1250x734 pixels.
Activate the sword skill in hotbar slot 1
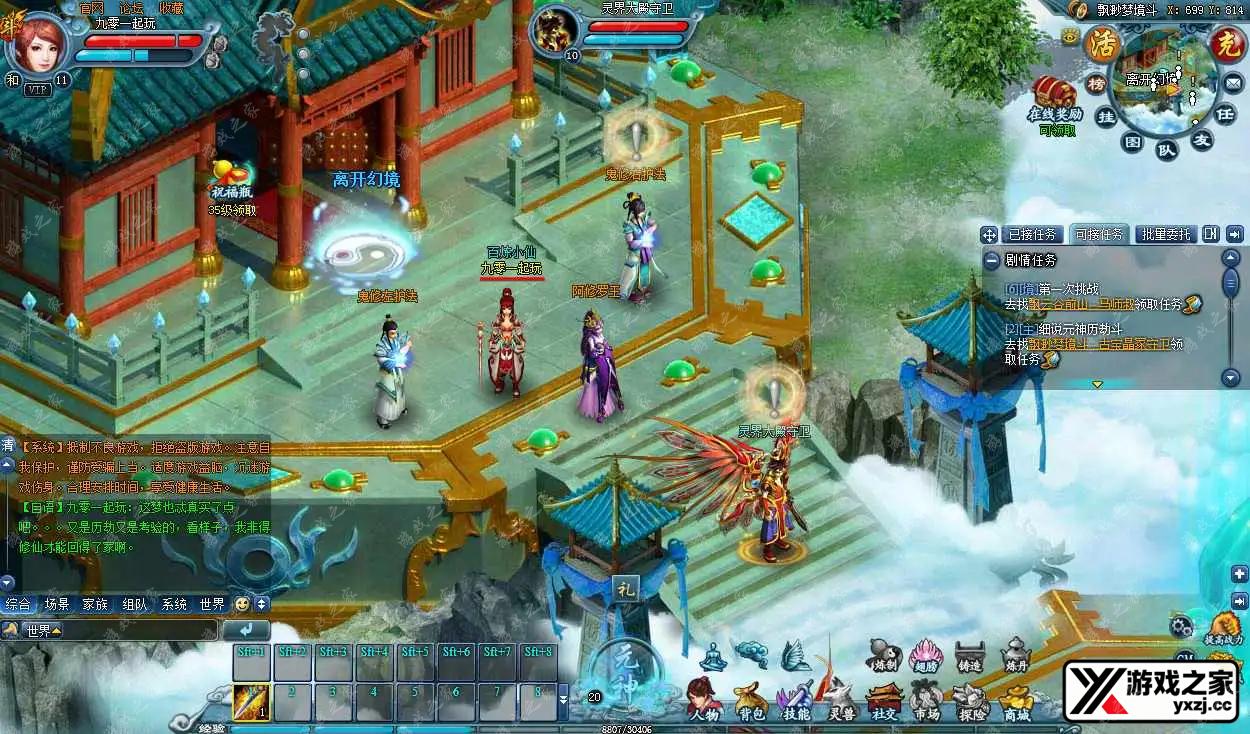[250, 701]
